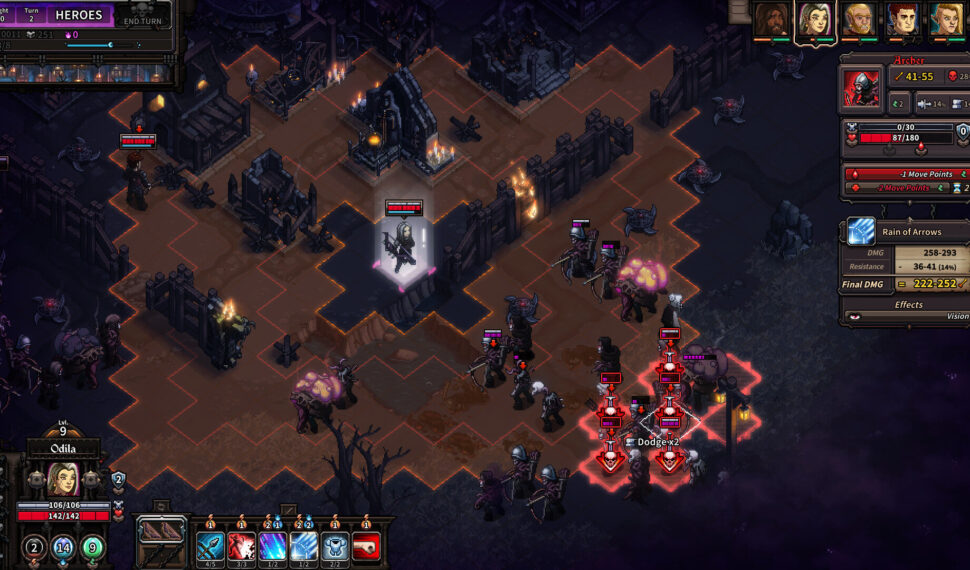The height and width of the screenshot is (570, 970).
Task: Activate the red punch skill
Action: [366, 547]
